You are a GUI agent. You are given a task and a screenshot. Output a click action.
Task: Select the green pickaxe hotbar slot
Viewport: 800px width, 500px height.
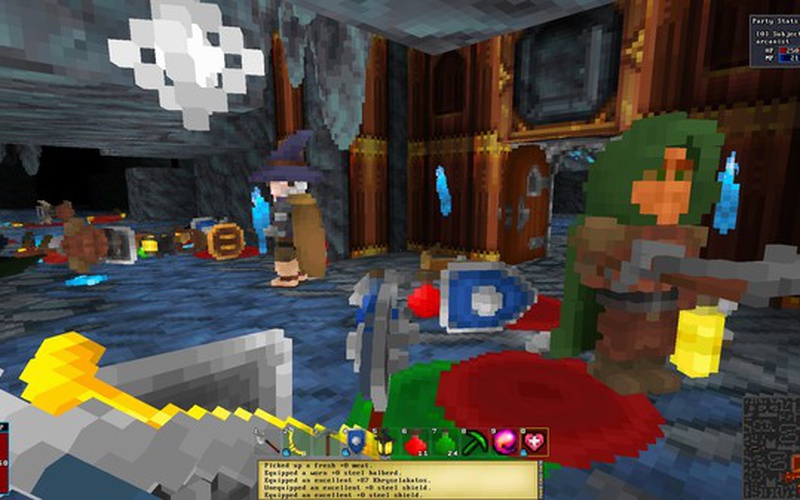coord(472,440)
